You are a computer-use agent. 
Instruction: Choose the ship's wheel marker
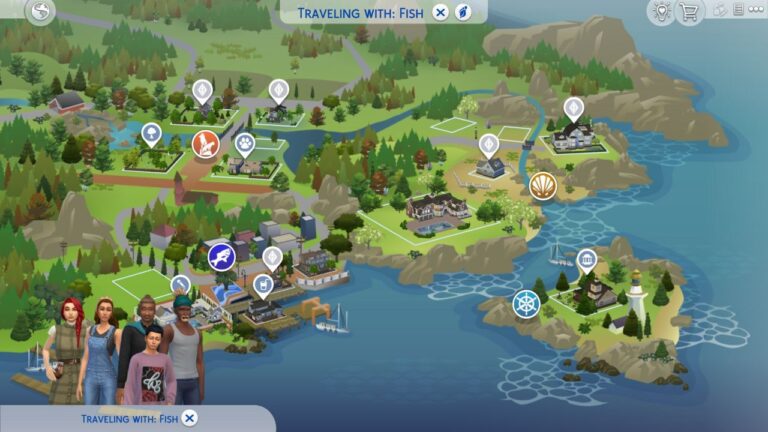point(526,304)
